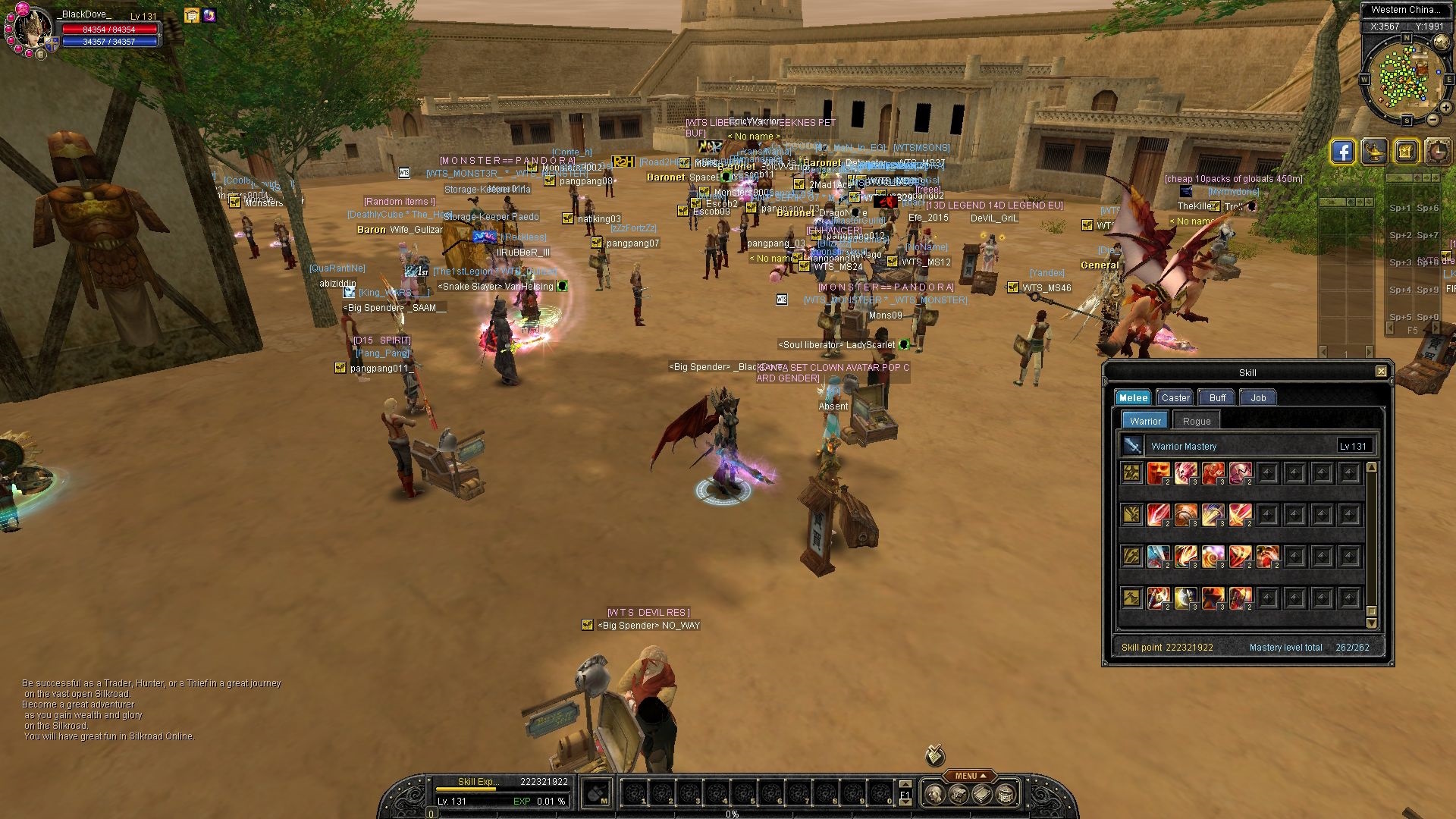Screen dimensions: 1456x819
Task: Select the Warrior mastery tab
Action: [1145, 421]
